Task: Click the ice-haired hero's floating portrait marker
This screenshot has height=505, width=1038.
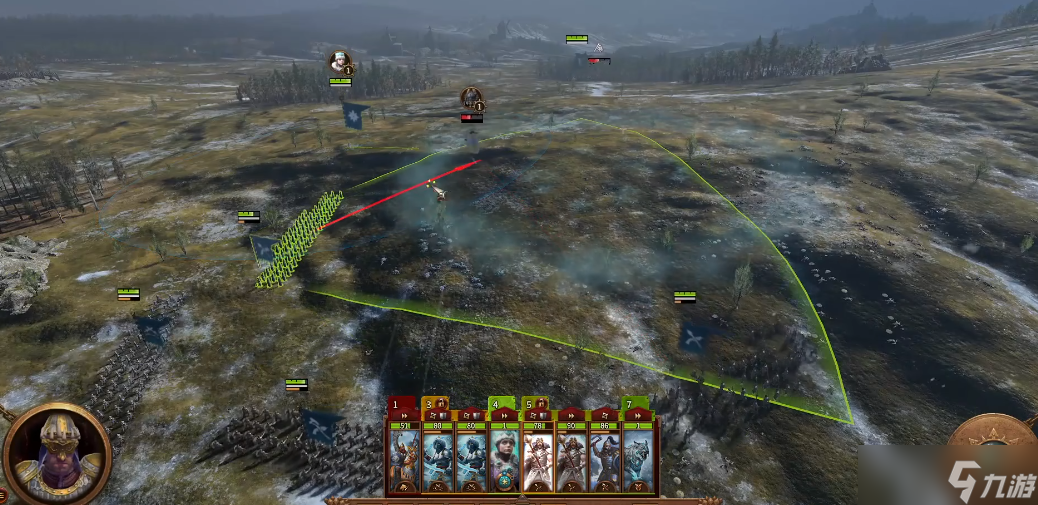Action: tap(341, 63)
